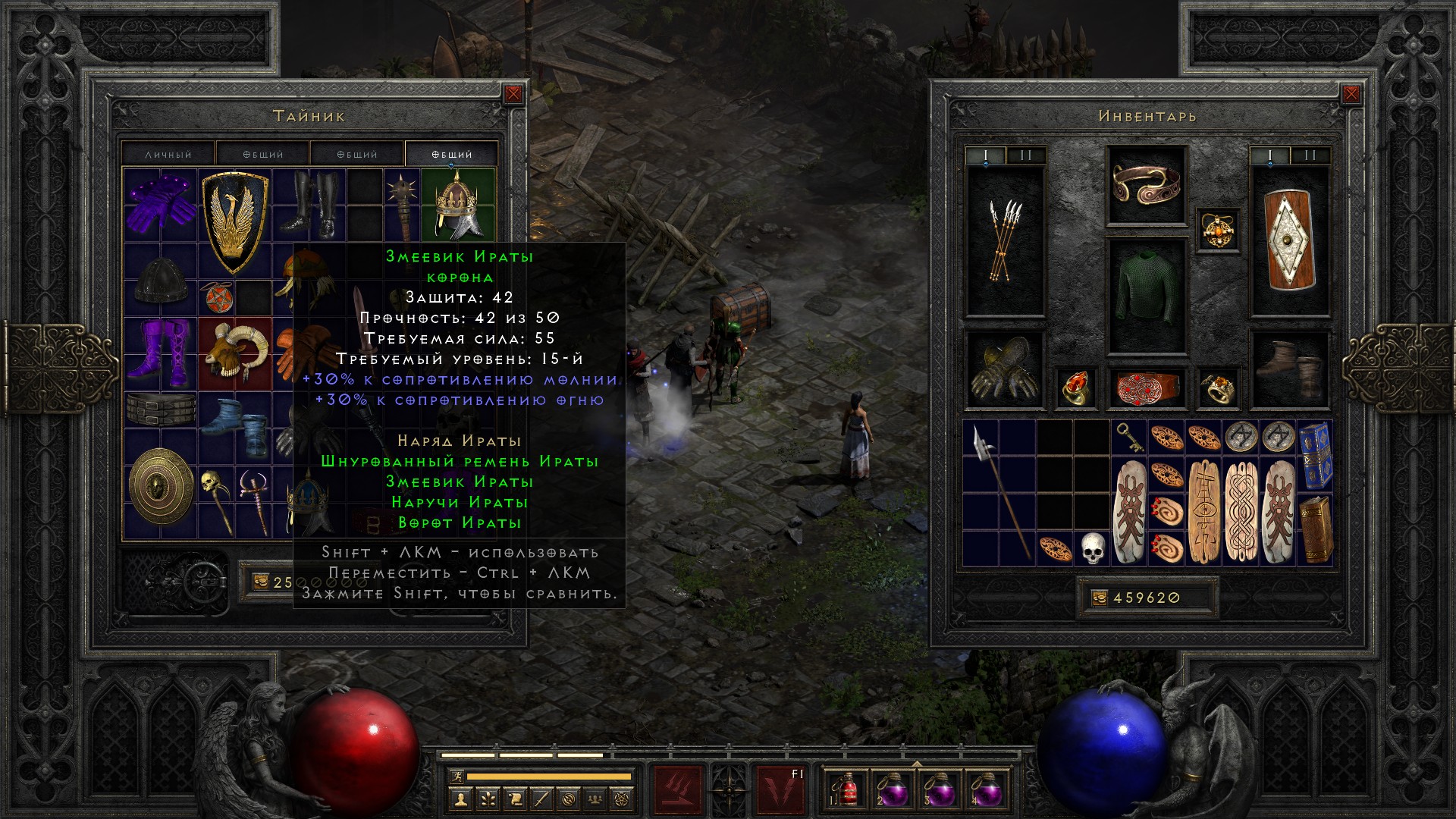Pick up the purple gloves in stash
Image resolution: width=1456 pixels, height=819 pixels.
click(160, 203)
